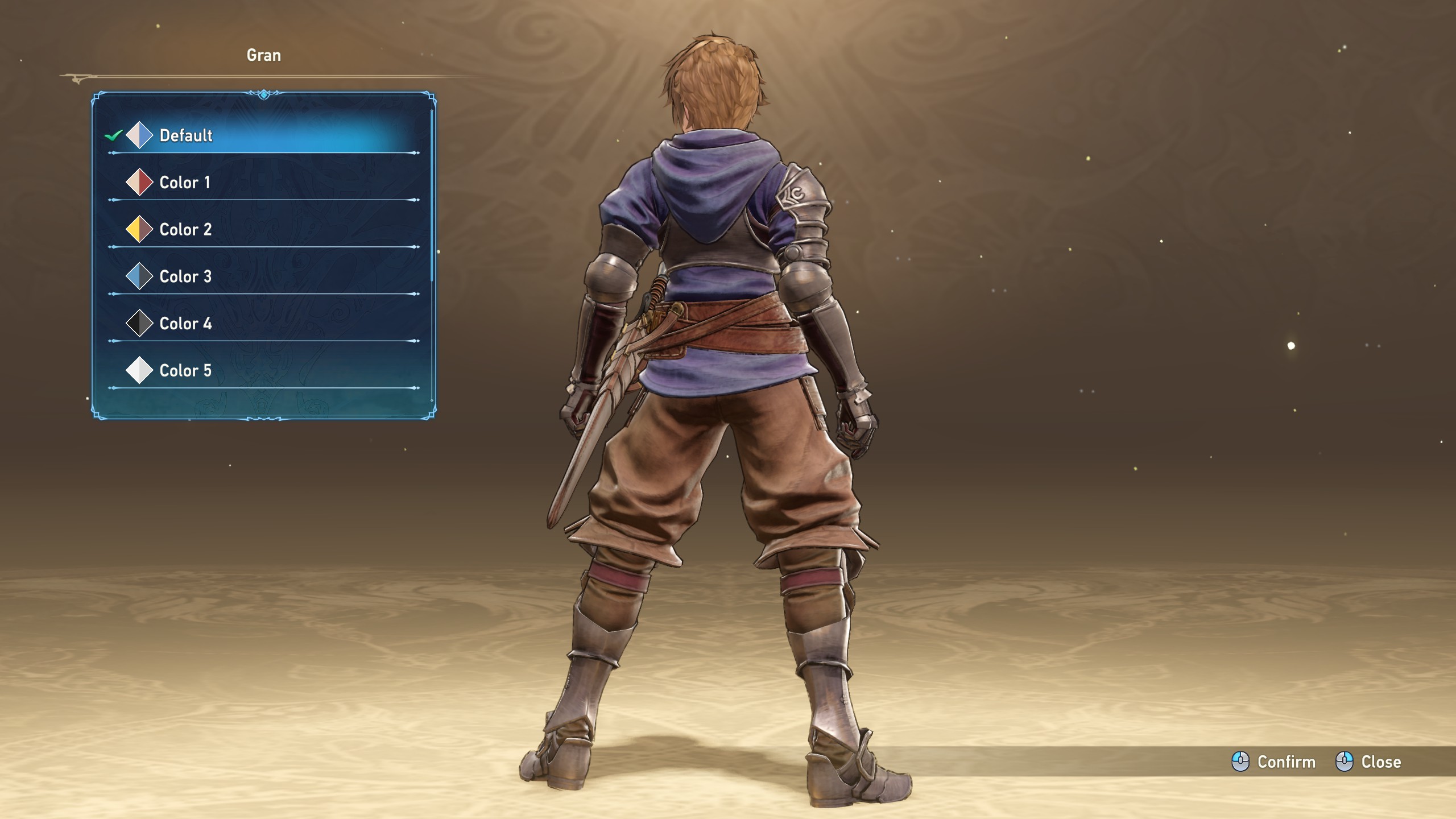Close the color selection screen
This screenshot has height=819, width=1456.
(x=1368, y=762)
